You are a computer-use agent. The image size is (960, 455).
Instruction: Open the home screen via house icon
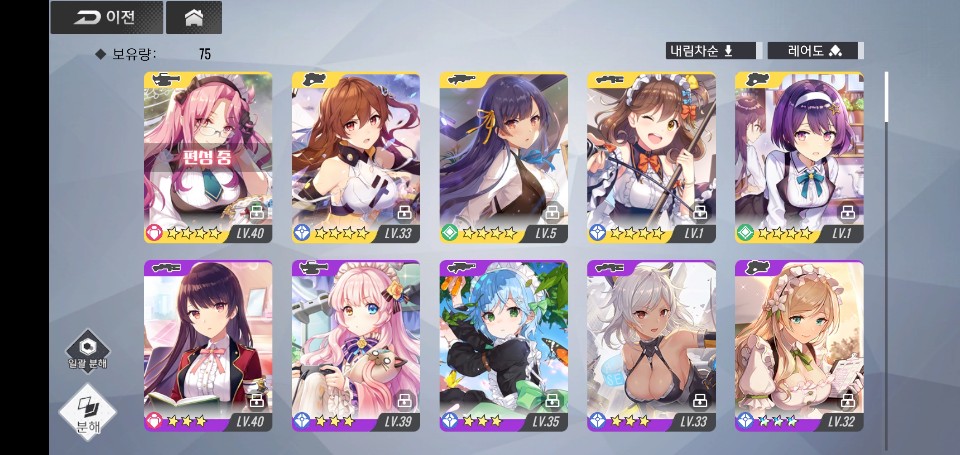[194, 17]
